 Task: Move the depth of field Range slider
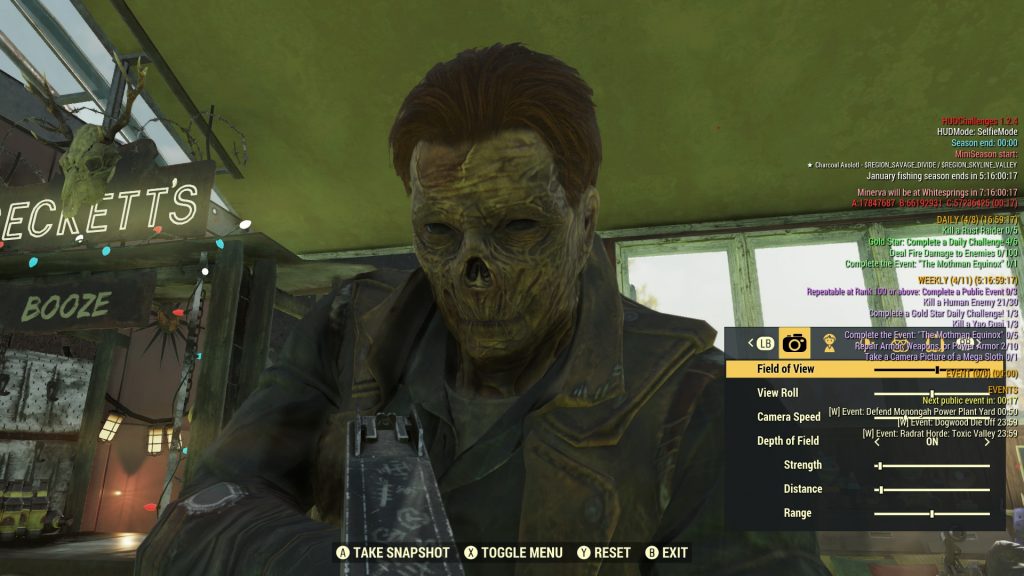tap(932, 513)
